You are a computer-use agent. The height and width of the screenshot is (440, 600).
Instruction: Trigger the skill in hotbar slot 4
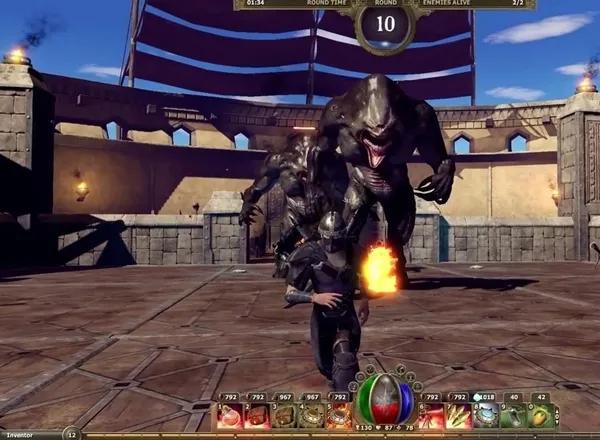pyautogui.click(x=312, y=416)
